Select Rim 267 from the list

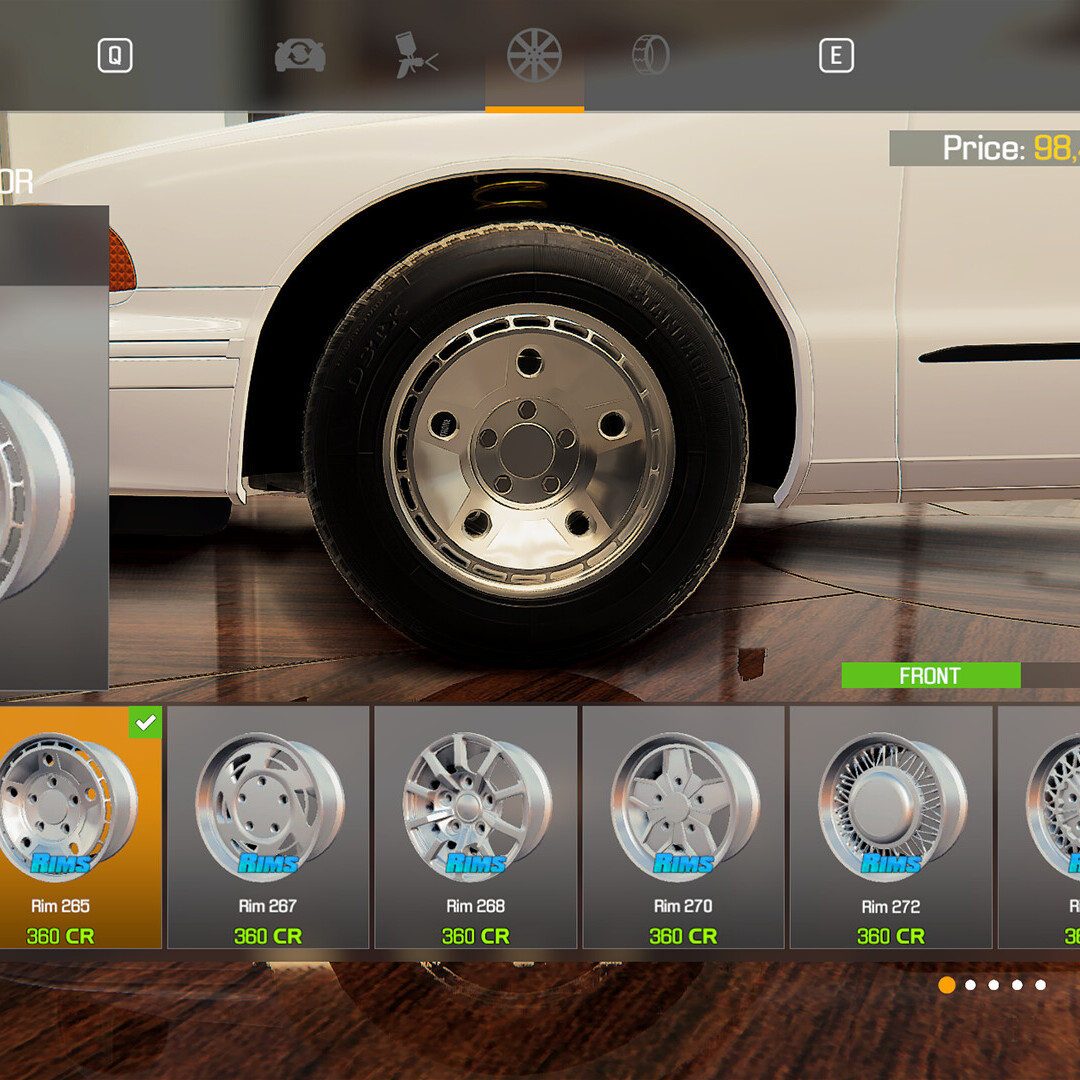[x=268, y=827]
